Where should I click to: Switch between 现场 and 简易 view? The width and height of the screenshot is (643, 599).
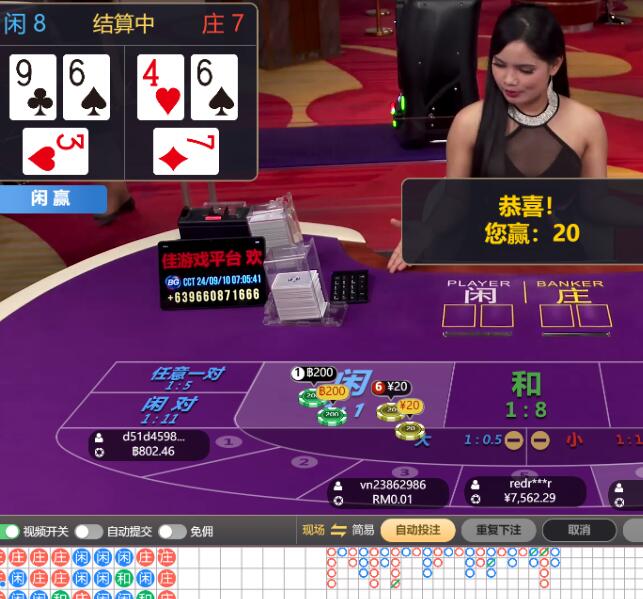[338, 530]
